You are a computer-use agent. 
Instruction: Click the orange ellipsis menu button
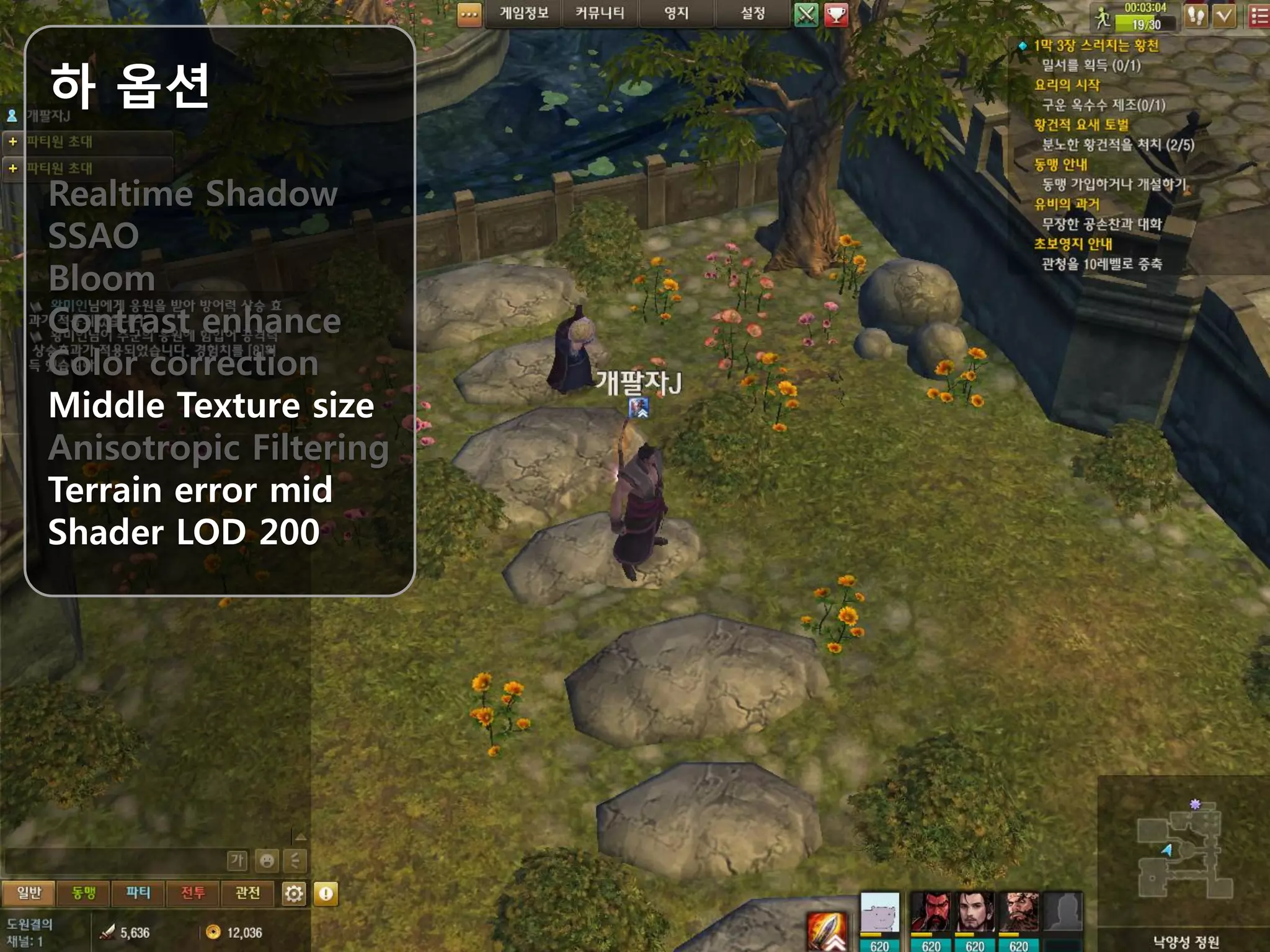coord(469,15)
